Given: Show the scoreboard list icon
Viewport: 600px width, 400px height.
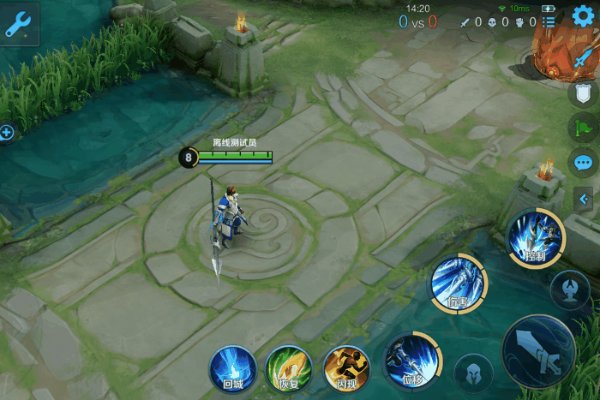Looking at the screenshot, I should click(x=548, y=21).
